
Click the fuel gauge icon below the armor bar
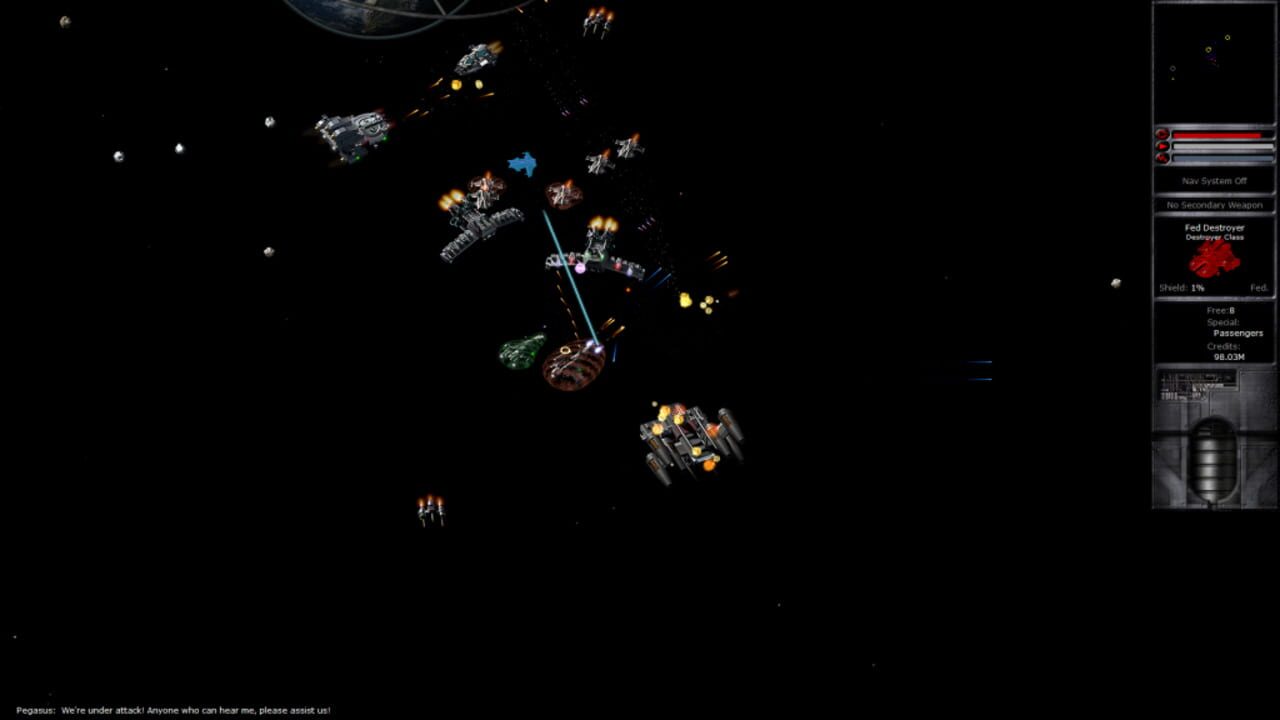pyautogui.click(x=1163, y=158)
